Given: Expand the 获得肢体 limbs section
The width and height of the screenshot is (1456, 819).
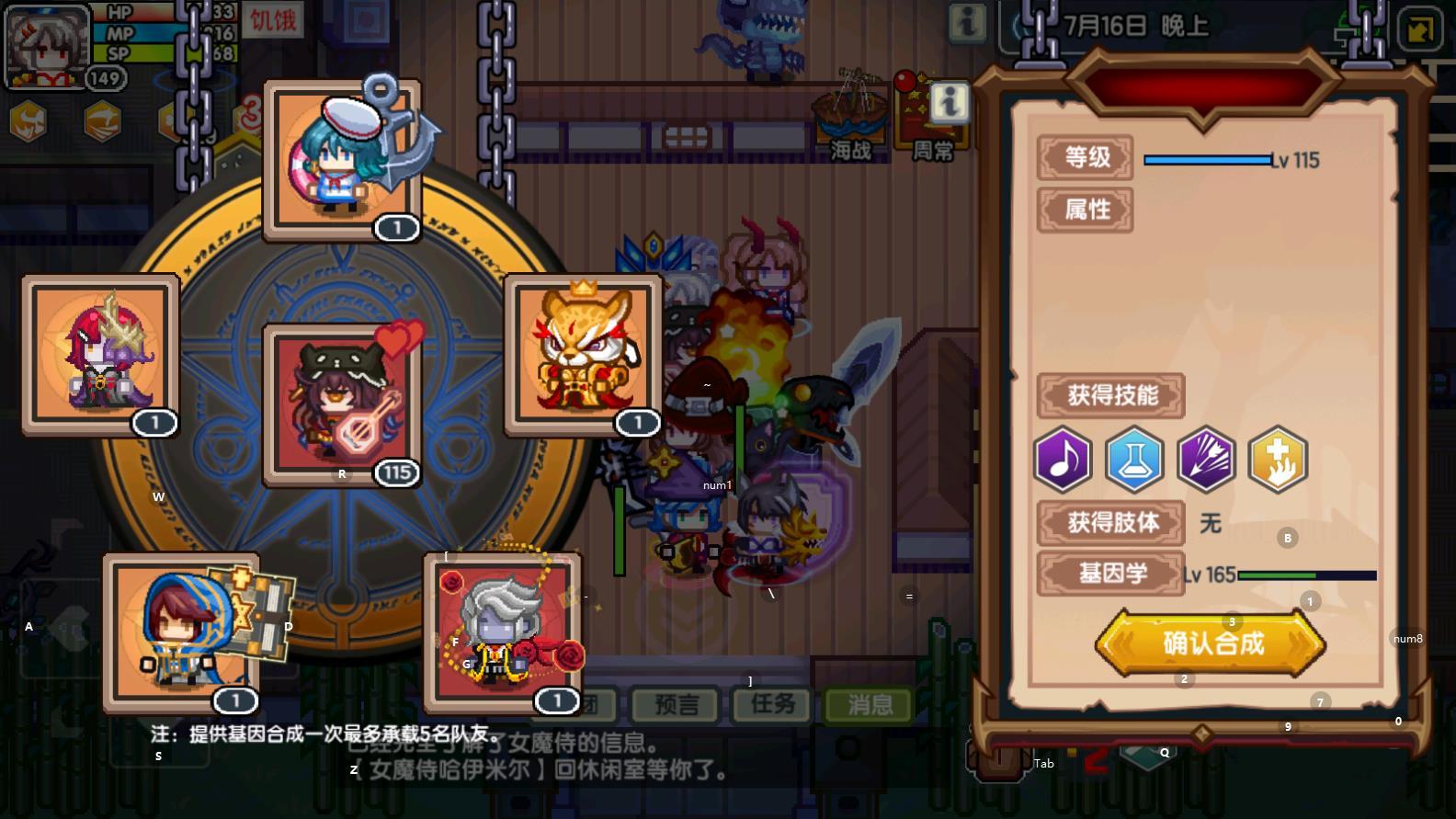Looking at the screenshot, I should (1110, 522).
